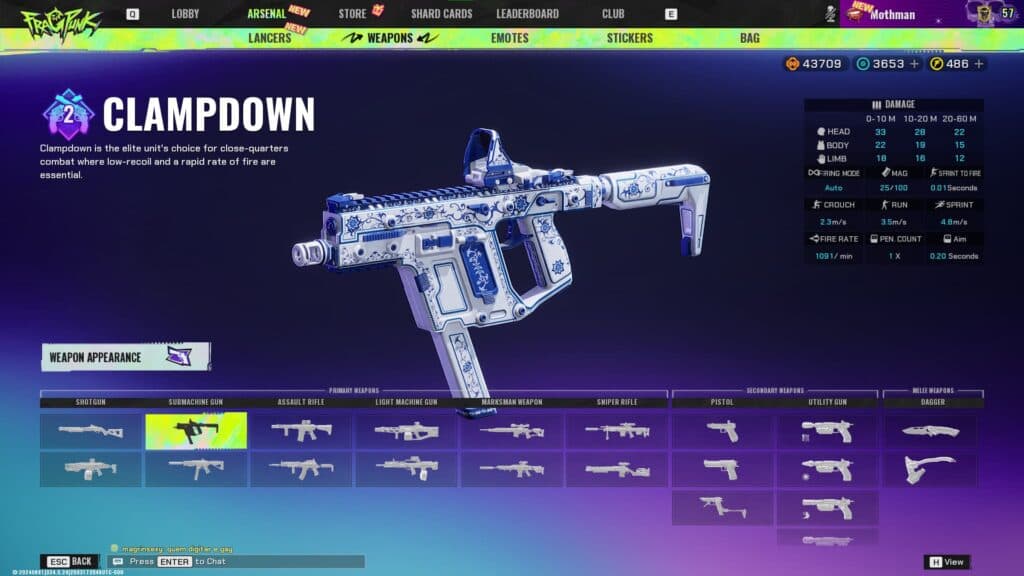Select the top assault rifle thumbnail
This screenshot has height=576, width=1024.
click(x=301, y=431)
